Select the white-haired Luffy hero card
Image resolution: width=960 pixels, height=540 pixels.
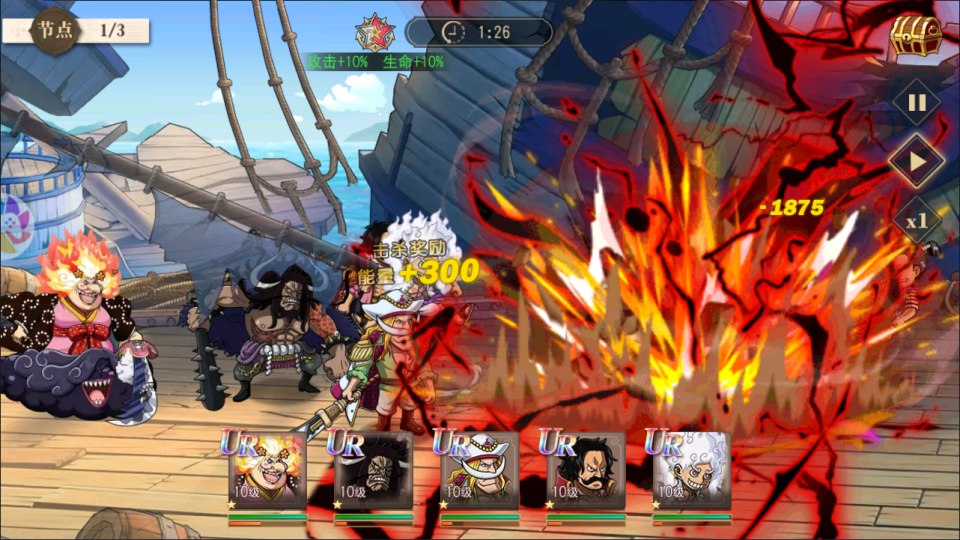click(691, 470)
